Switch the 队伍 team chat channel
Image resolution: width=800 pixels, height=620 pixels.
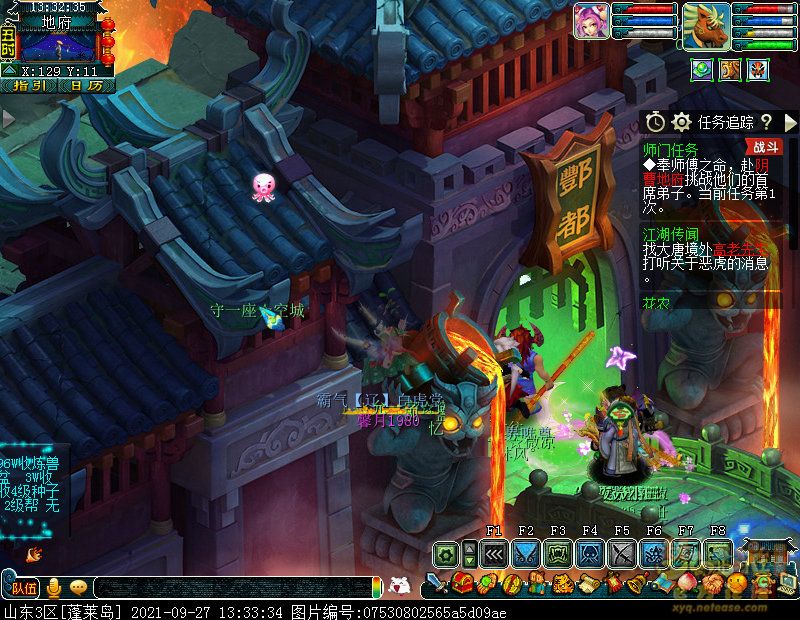[24, 587]
